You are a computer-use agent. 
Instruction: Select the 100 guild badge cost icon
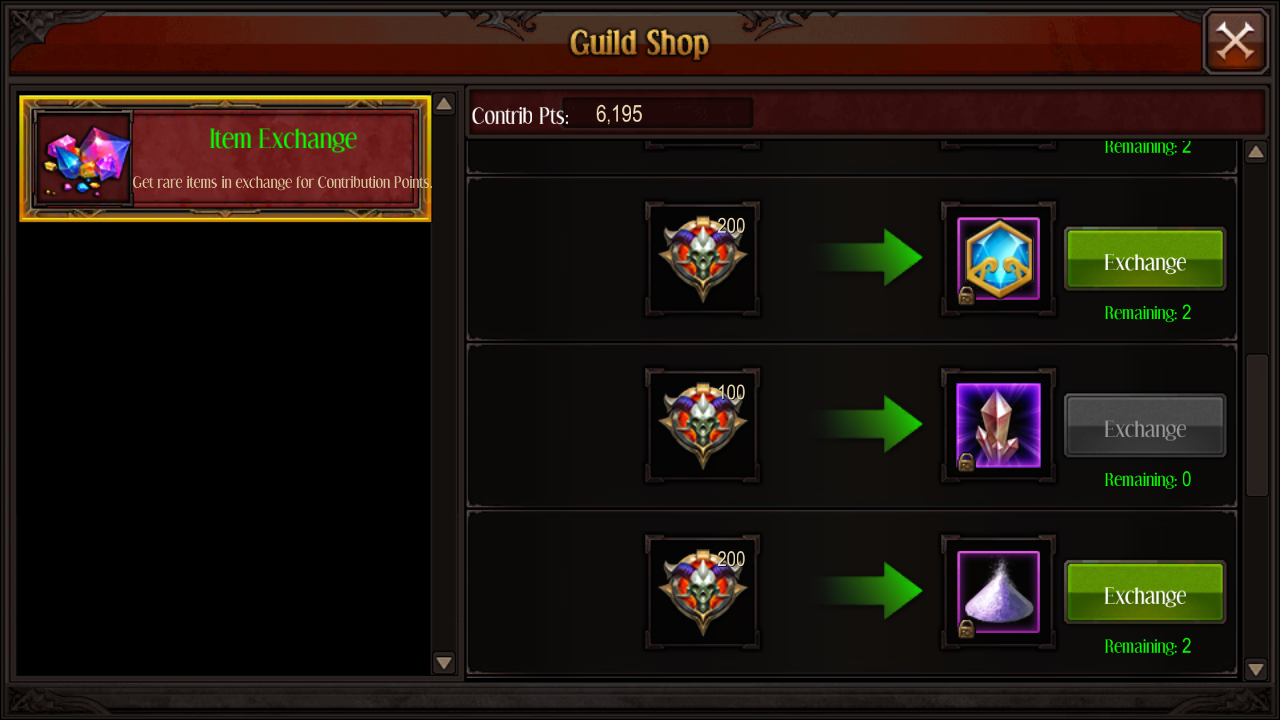pos(702,425)
